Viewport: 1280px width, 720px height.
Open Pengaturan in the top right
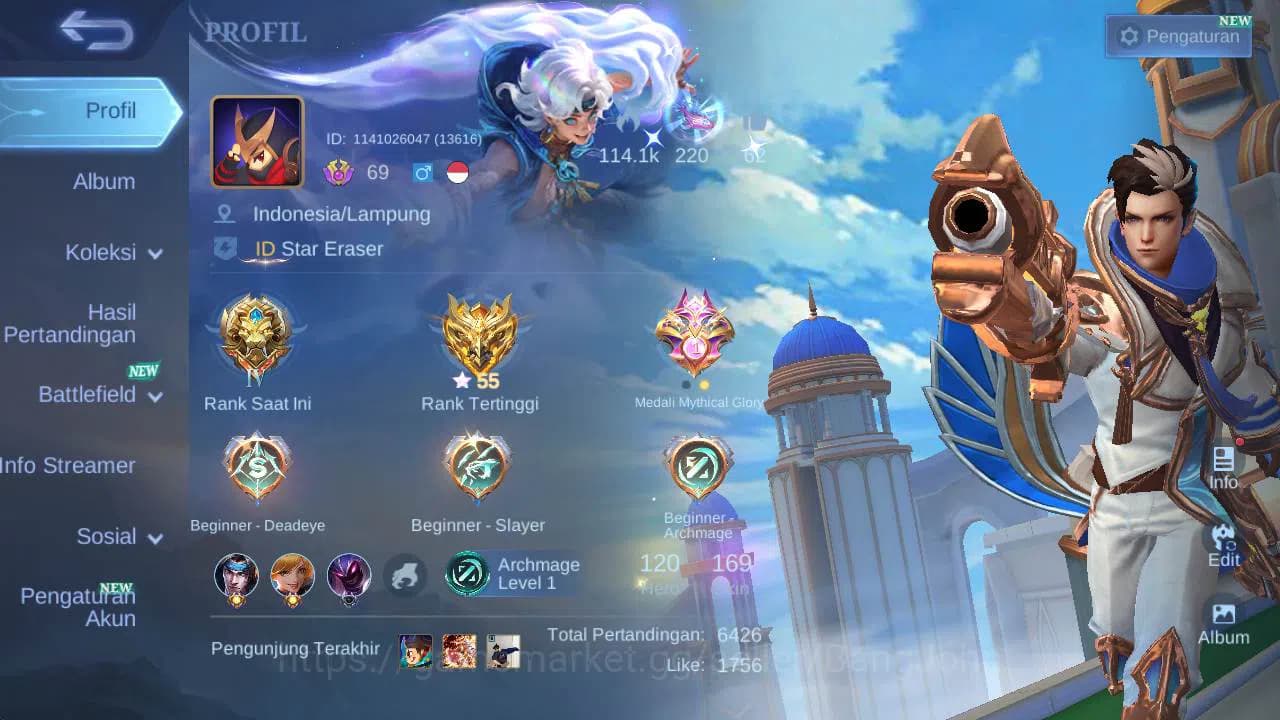pyautogui.click(x=1178, y=35)
